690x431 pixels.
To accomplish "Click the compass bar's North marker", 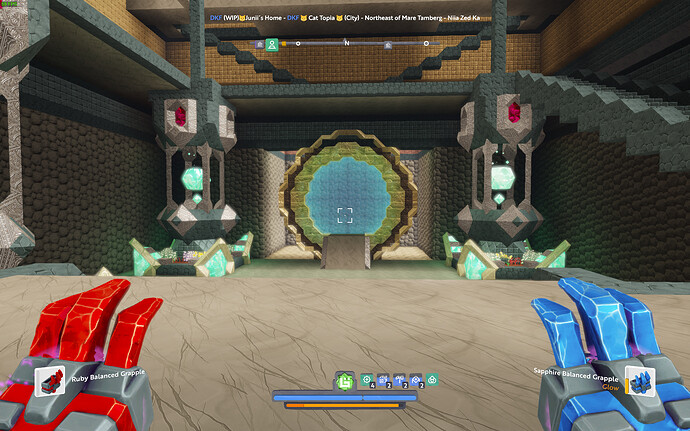I will (x=346, y=44).
